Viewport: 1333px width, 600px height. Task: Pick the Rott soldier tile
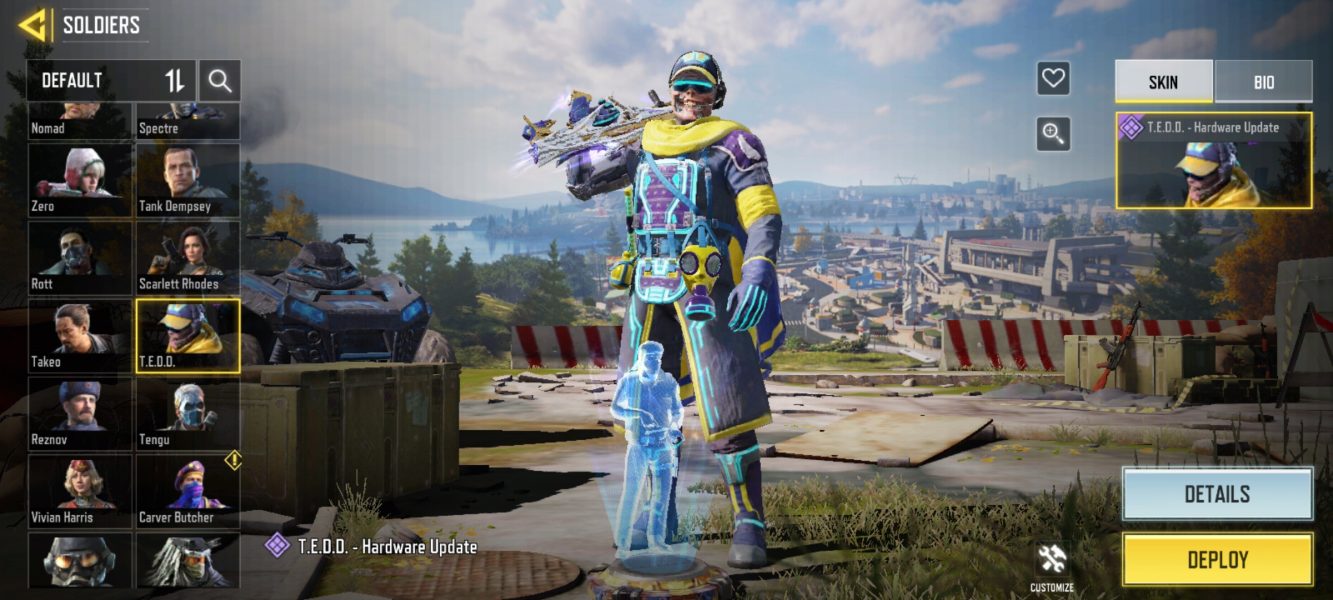point(79,258)
